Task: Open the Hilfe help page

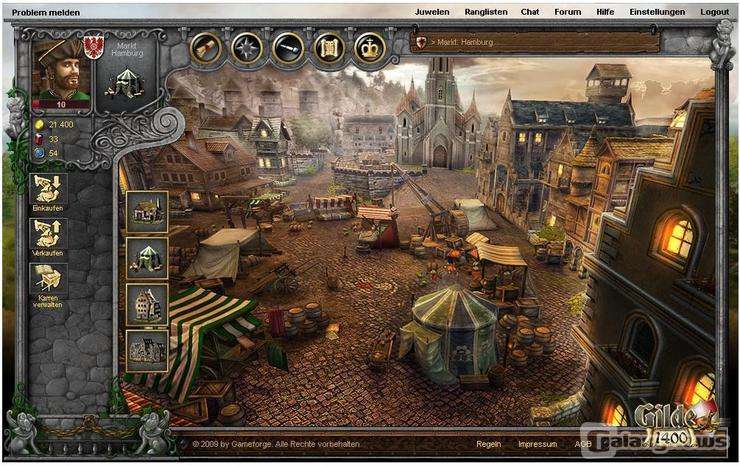Action: 605,12
